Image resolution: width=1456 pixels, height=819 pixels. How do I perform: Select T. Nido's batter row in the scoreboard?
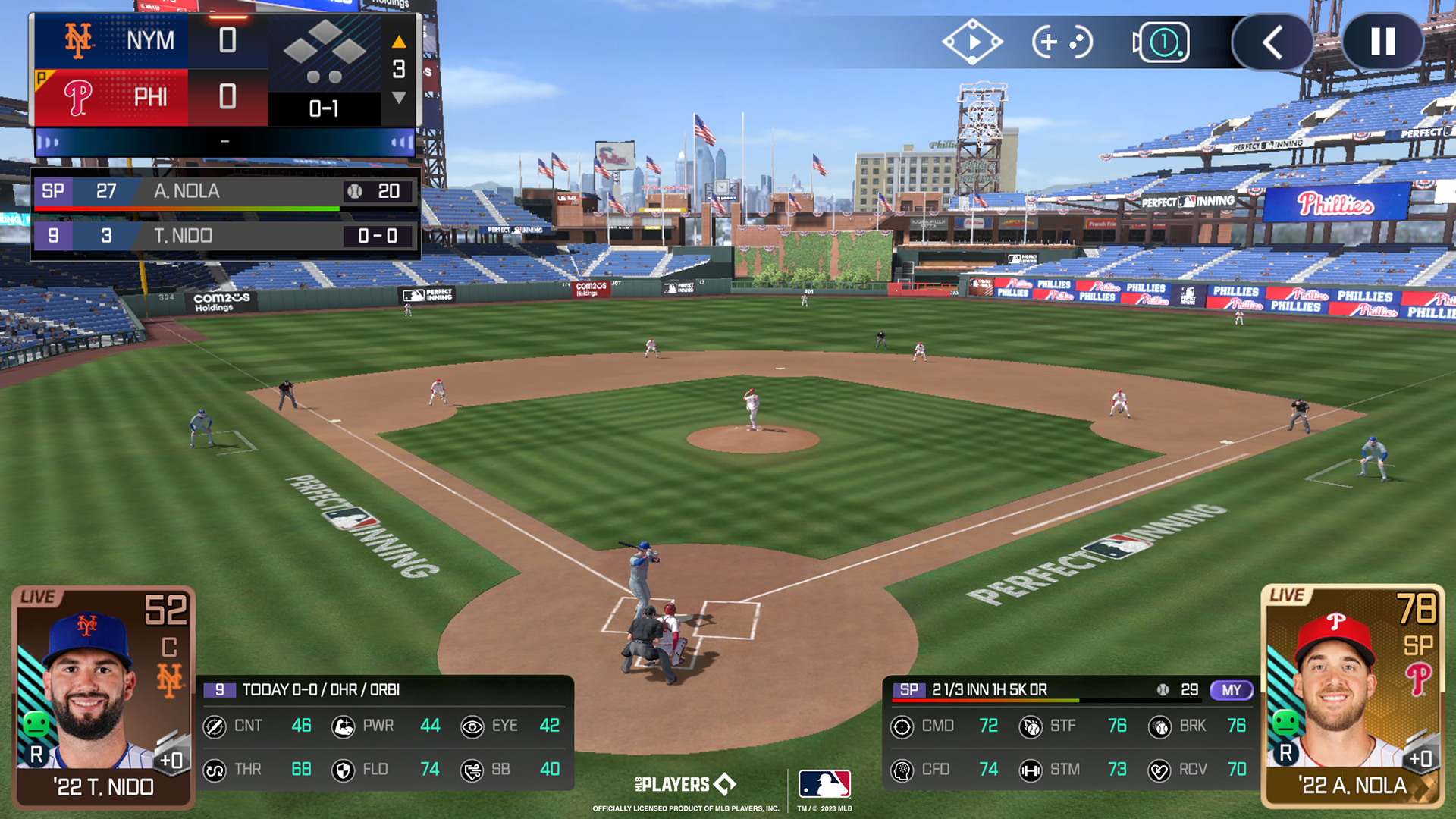[224, 236]
